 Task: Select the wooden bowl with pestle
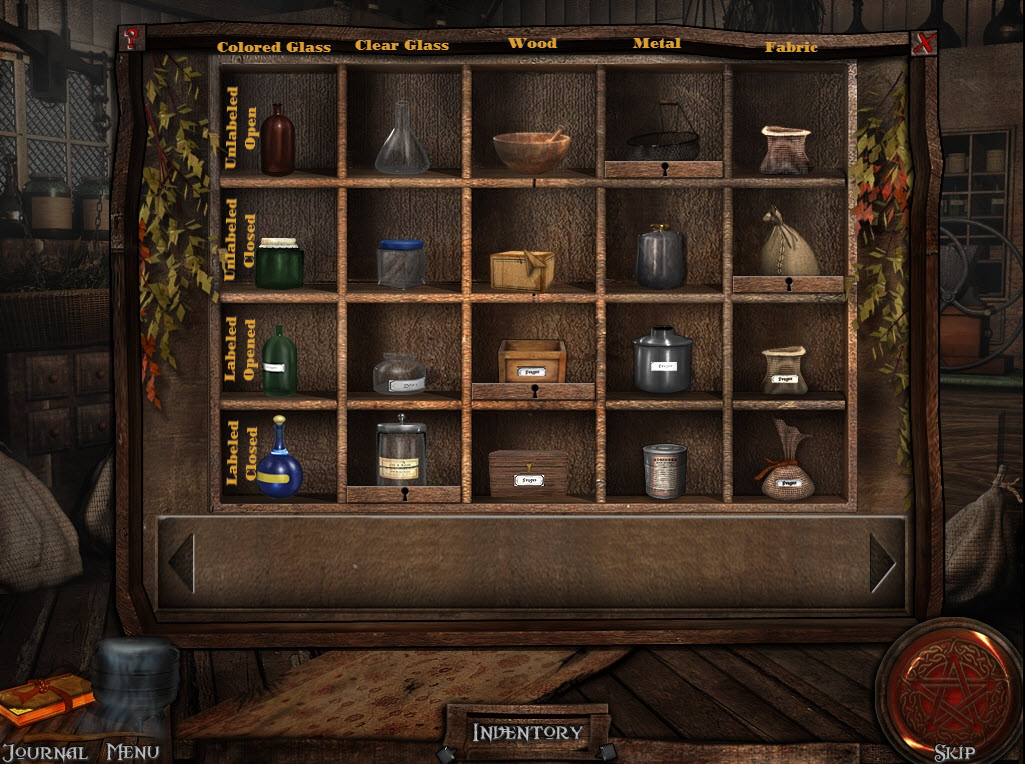click(531, 150)
